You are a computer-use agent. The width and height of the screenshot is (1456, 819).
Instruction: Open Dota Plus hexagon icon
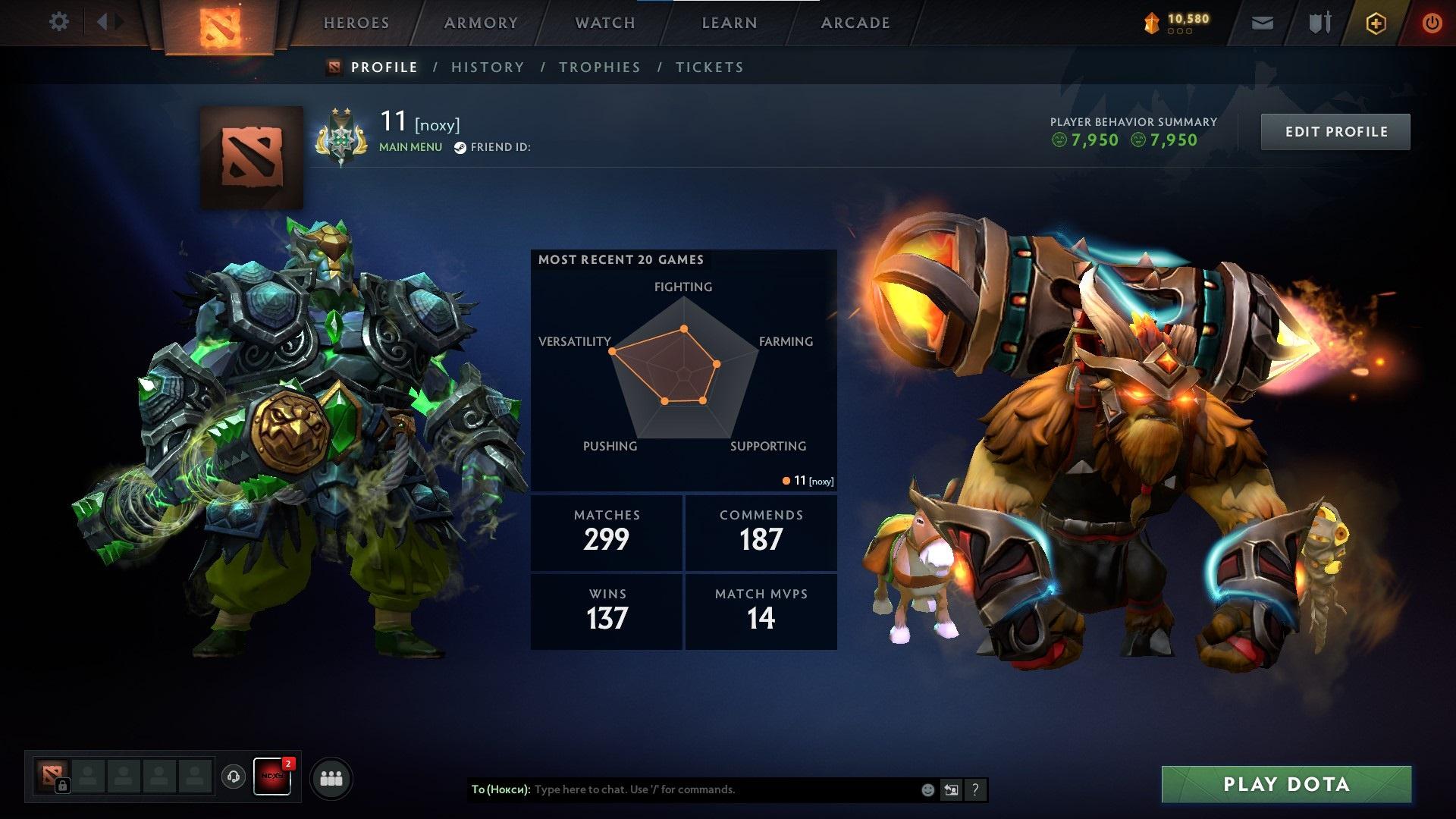point(1377,23)
